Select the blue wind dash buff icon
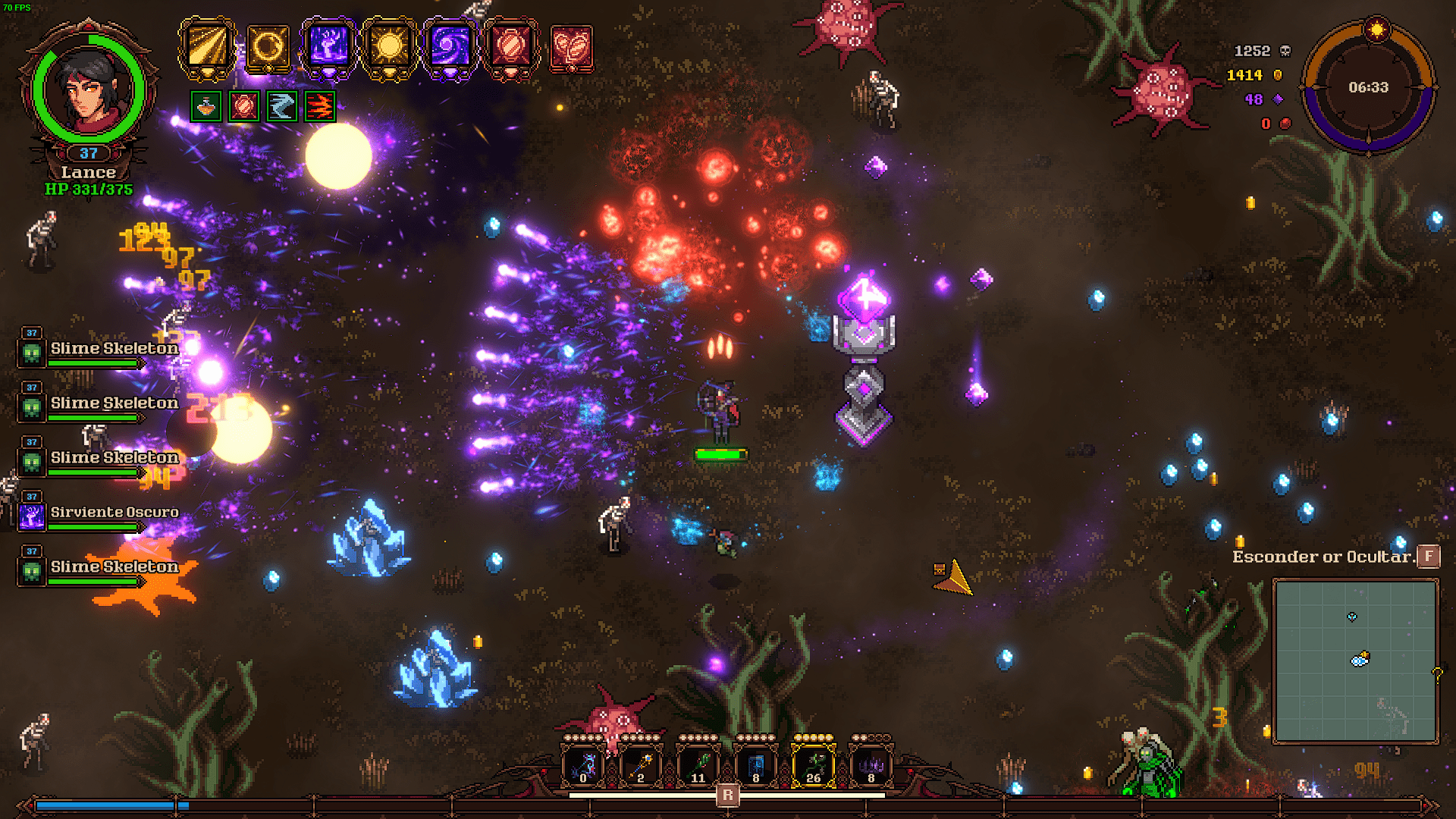The height and width of the screenshot is (819, 1456). pos(282,107)
